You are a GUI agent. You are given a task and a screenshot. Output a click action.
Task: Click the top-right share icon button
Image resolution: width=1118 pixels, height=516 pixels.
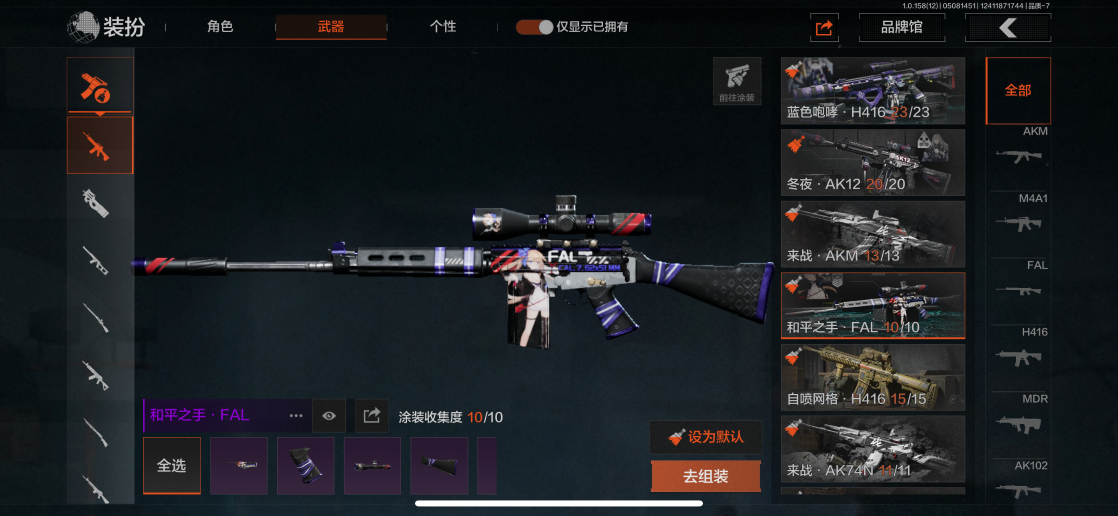[x=824, y=28]
